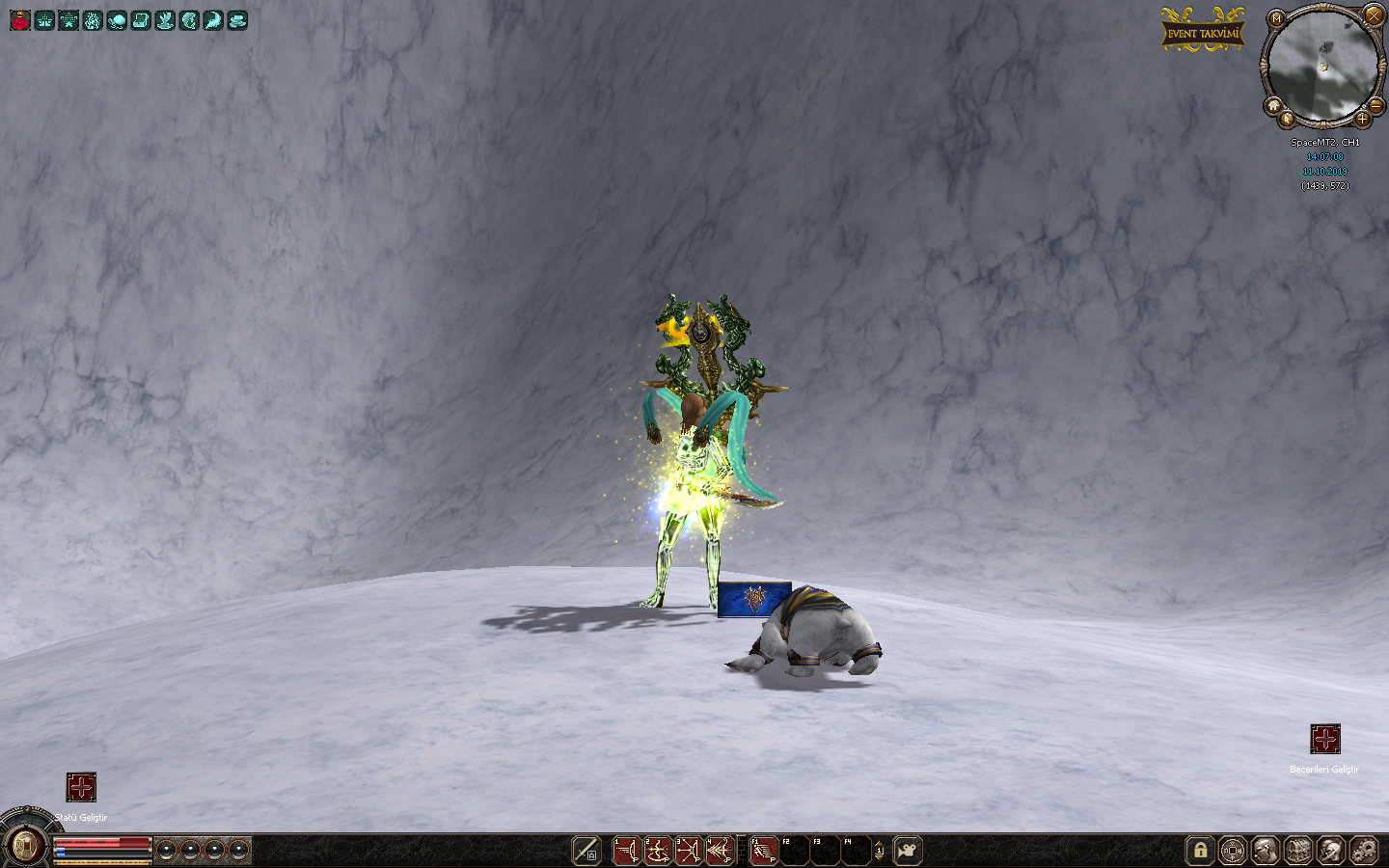
Task: Open Becerileri Geliştir skill upgrade
Action: (x=1325, y=740)
